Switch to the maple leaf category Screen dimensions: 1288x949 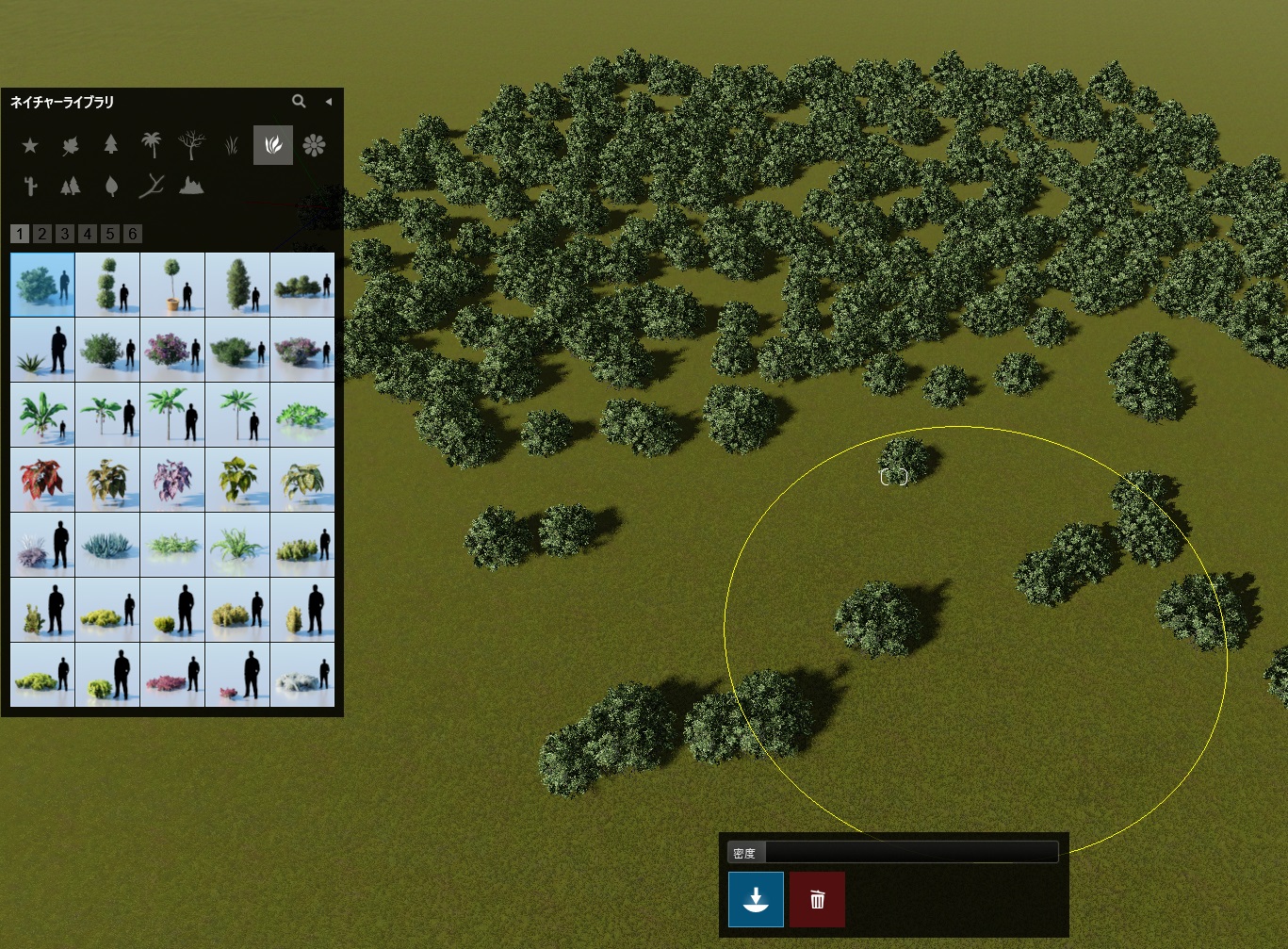(71, 145)
